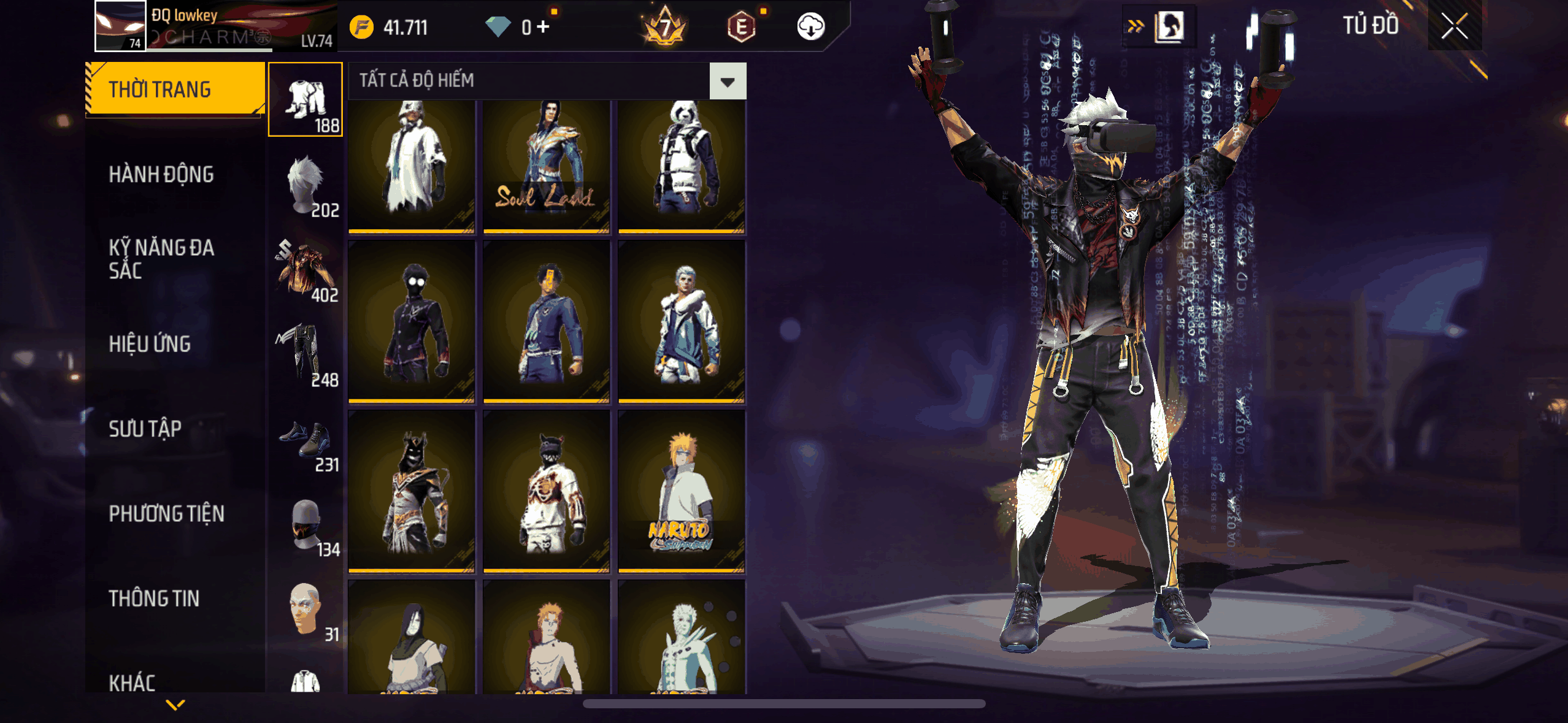The height and width of the screenshot is (723, 1568).
Task: Select the outfit sets subcategory showing 188
Action: click(306, 100)
